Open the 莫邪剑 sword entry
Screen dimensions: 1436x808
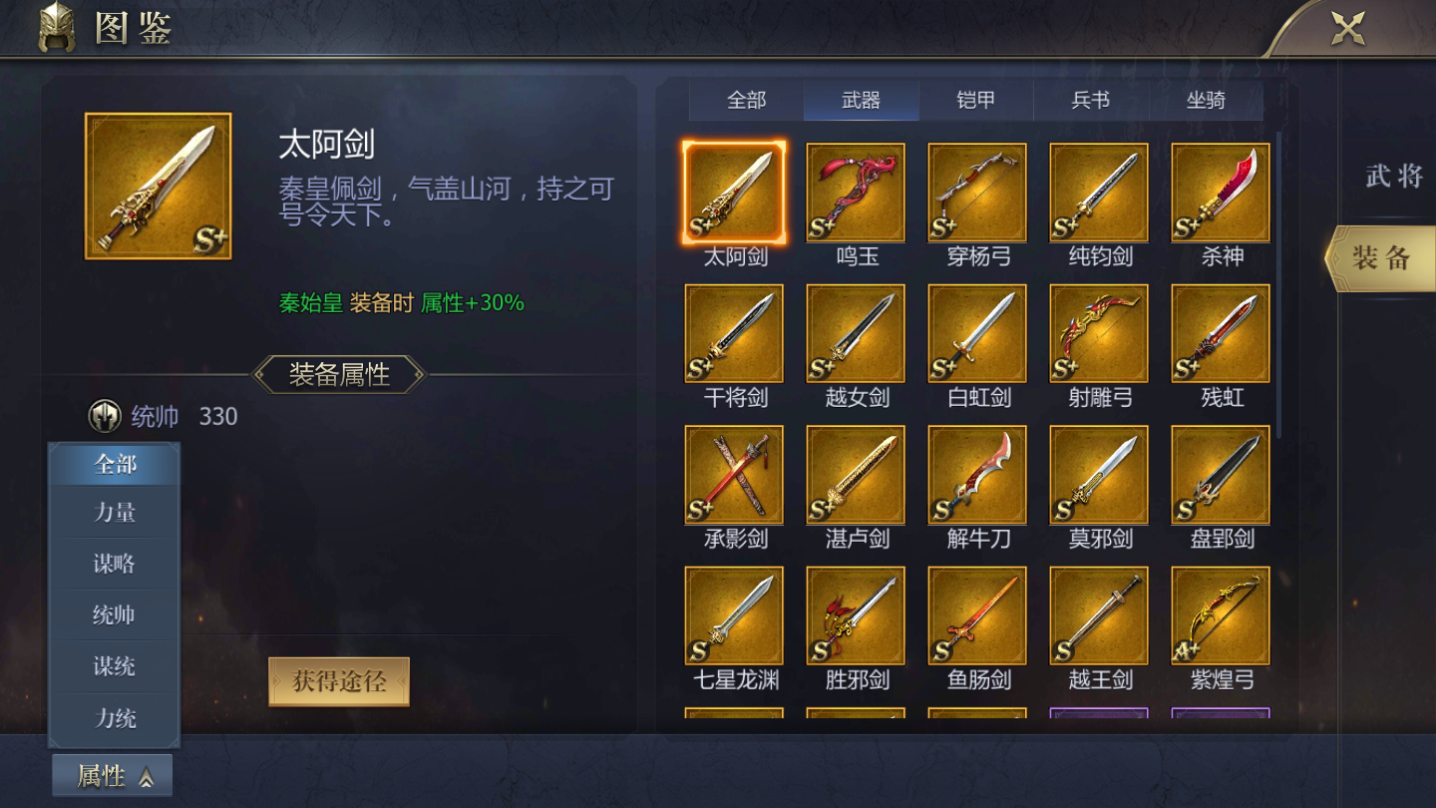pyautogui.click(x=1098, y=475)
